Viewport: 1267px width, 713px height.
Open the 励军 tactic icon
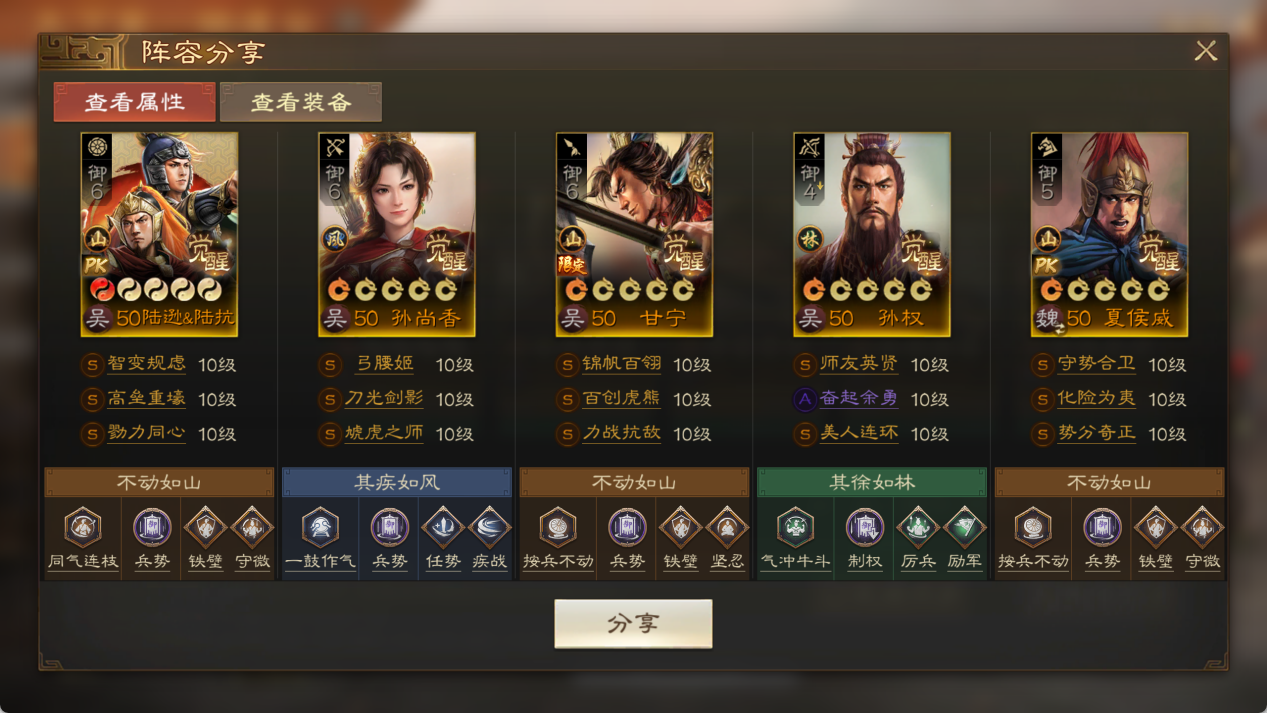pos(964,528)
